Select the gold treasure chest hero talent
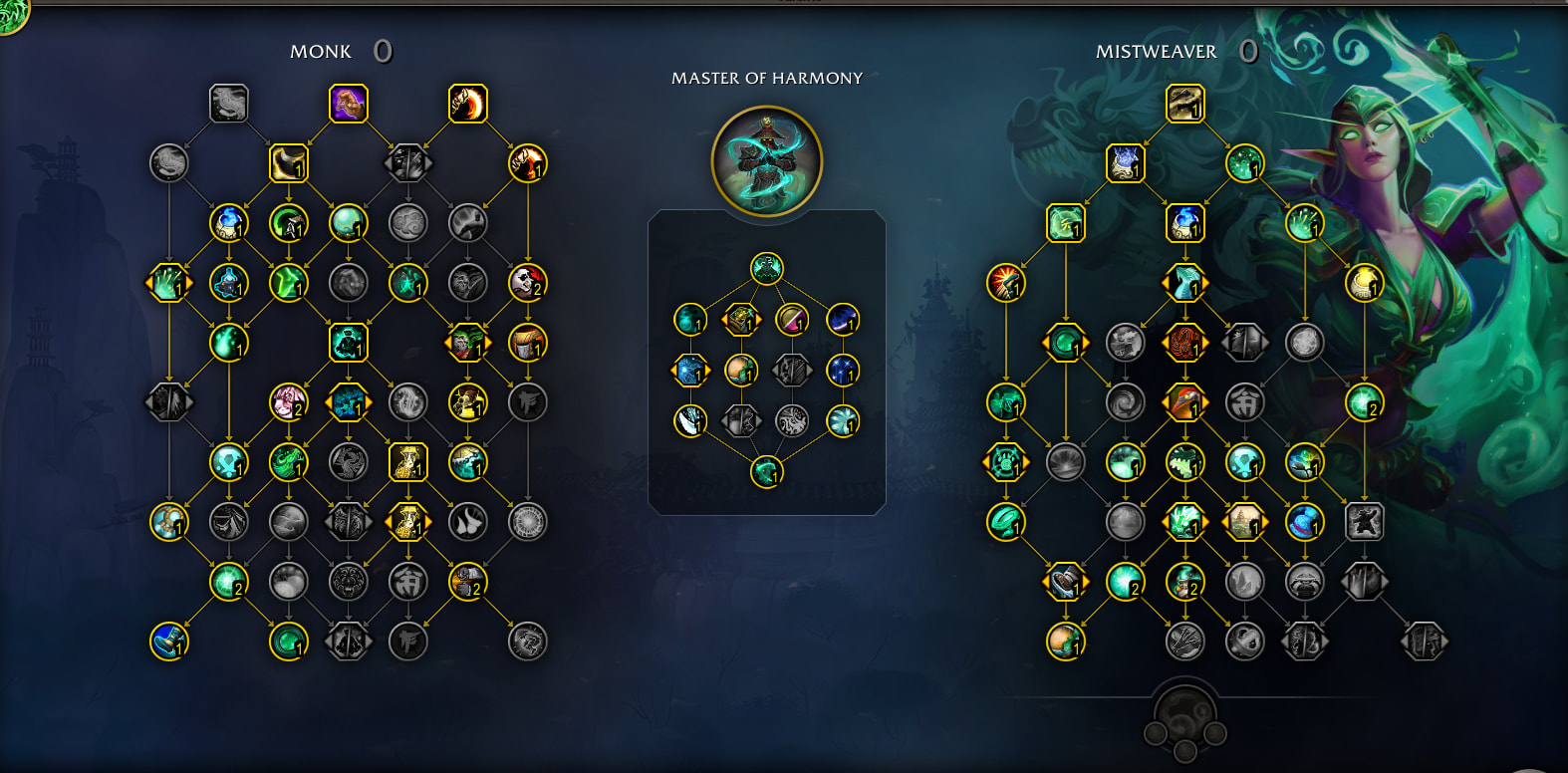 740,320
